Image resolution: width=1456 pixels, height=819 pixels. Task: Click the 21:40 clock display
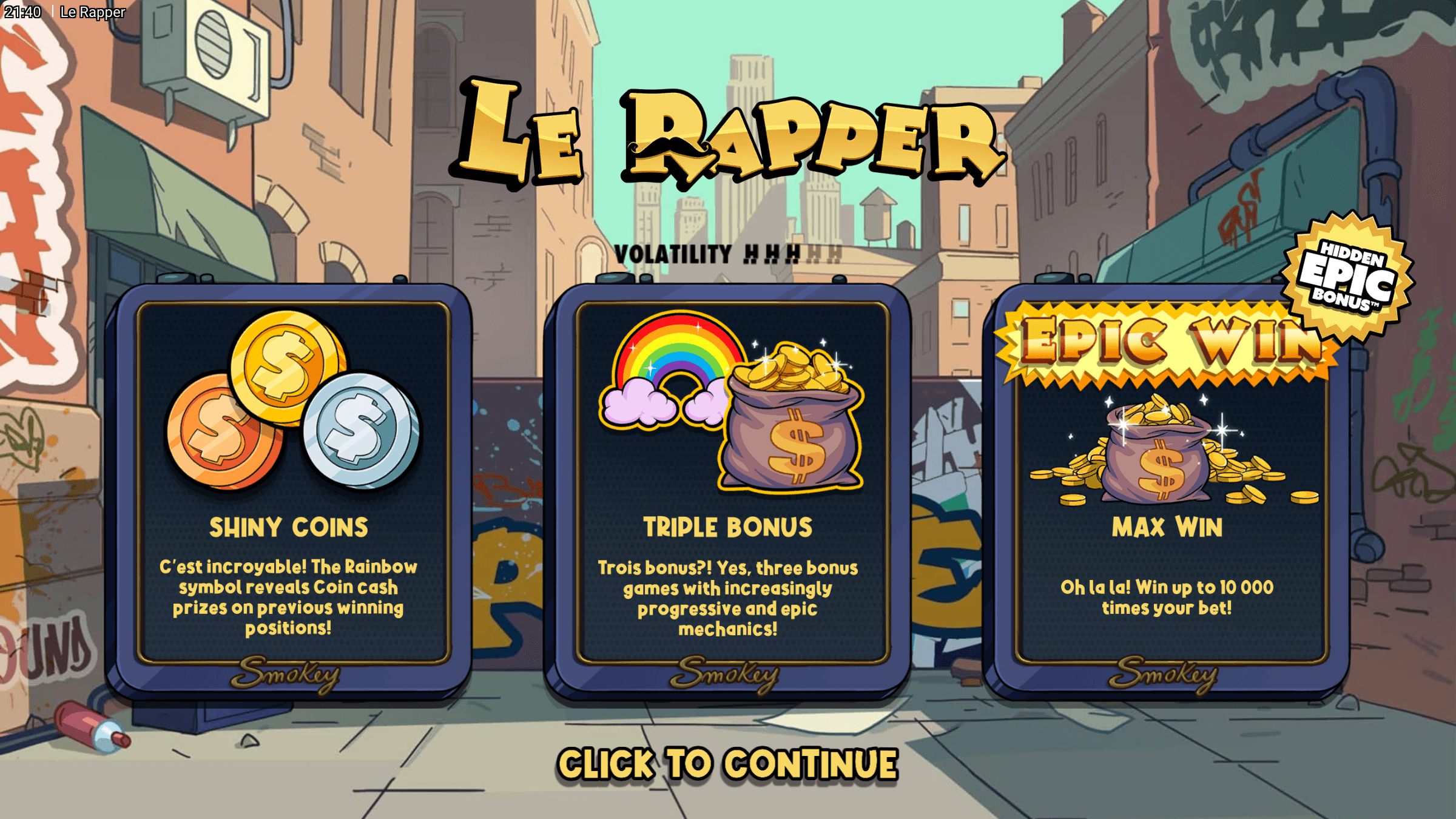point(24,12)
